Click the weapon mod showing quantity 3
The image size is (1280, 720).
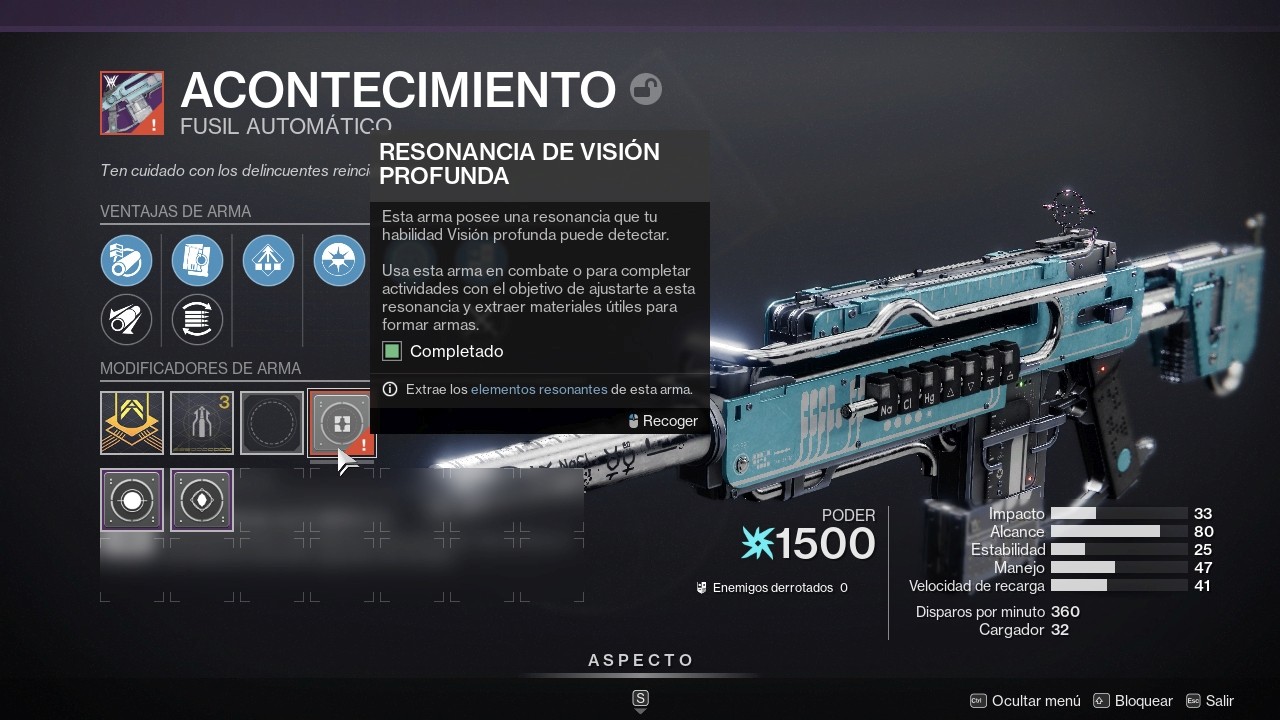click(201, 422)
